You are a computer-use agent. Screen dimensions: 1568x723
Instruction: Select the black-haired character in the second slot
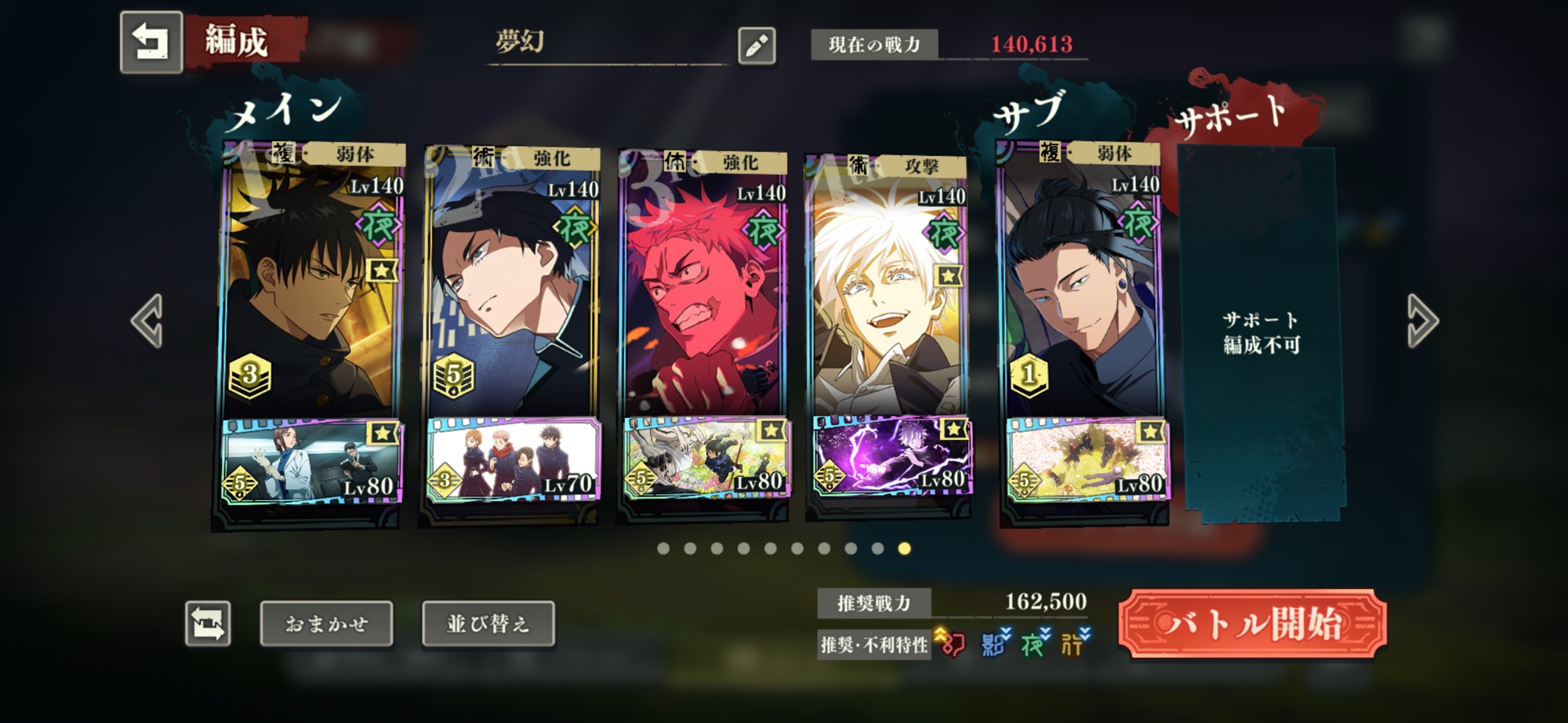512,298
